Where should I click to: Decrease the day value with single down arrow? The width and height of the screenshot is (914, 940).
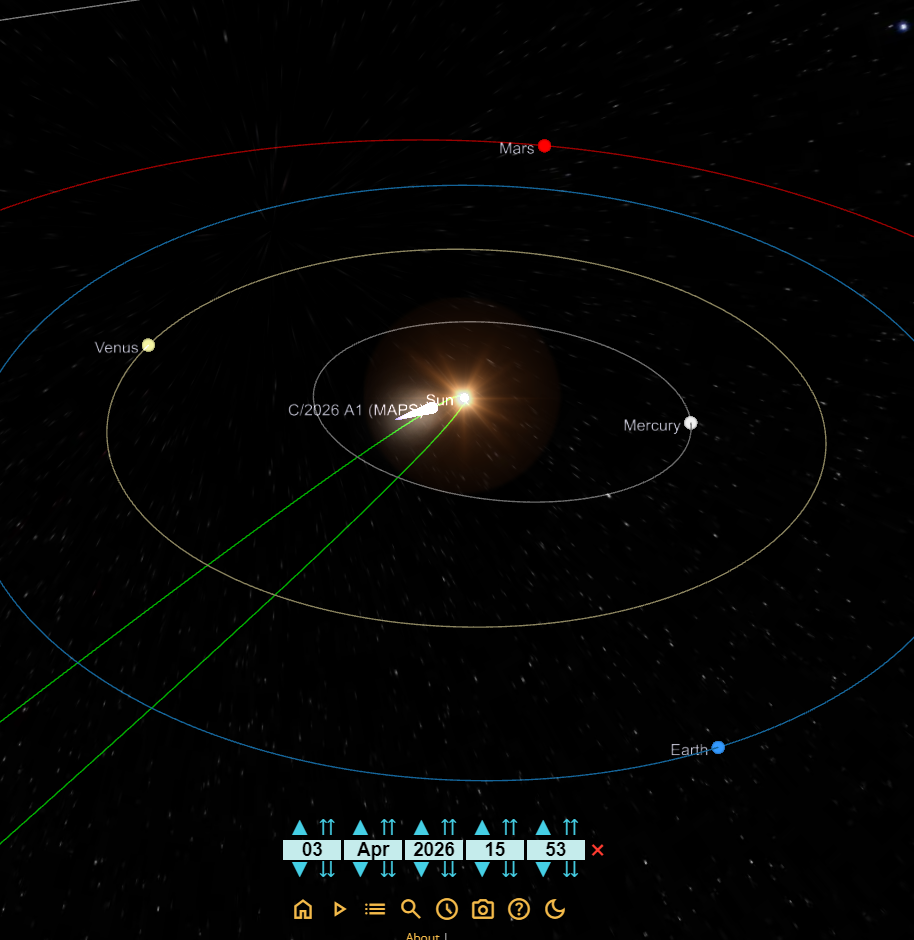299,870
